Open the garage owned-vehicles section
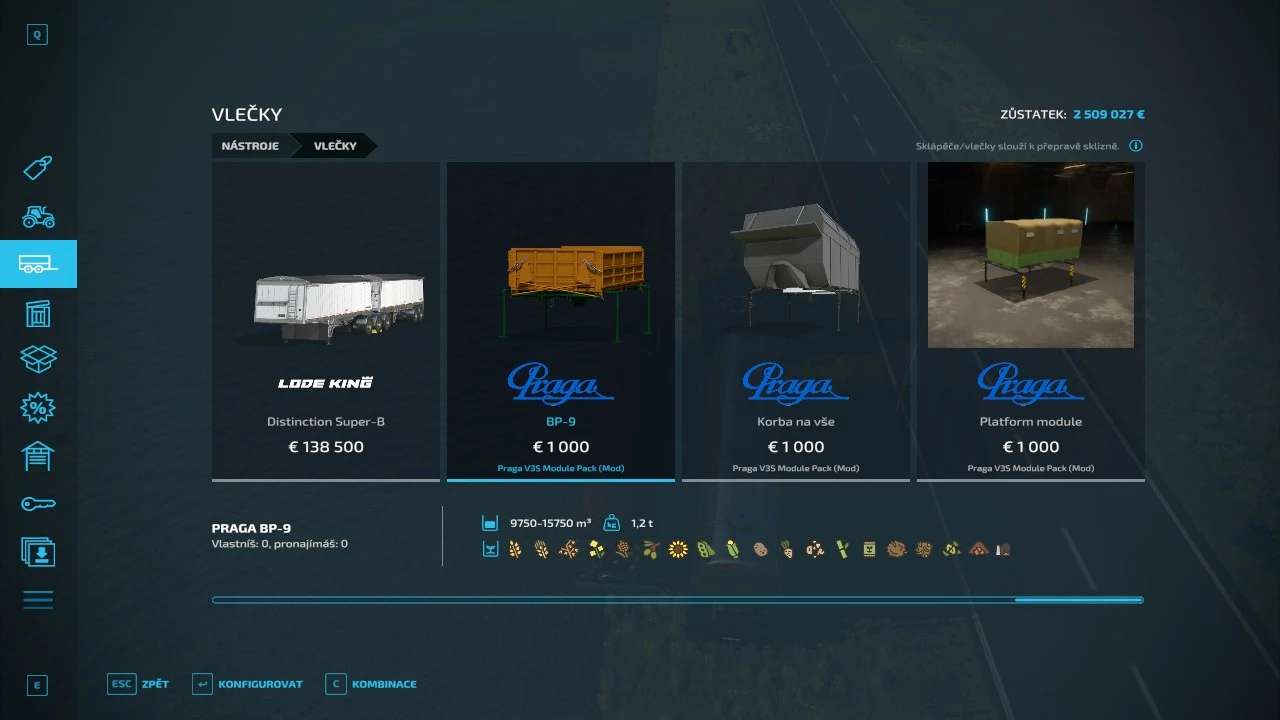The image size is (1280, 720). click(x=38, y=456)
